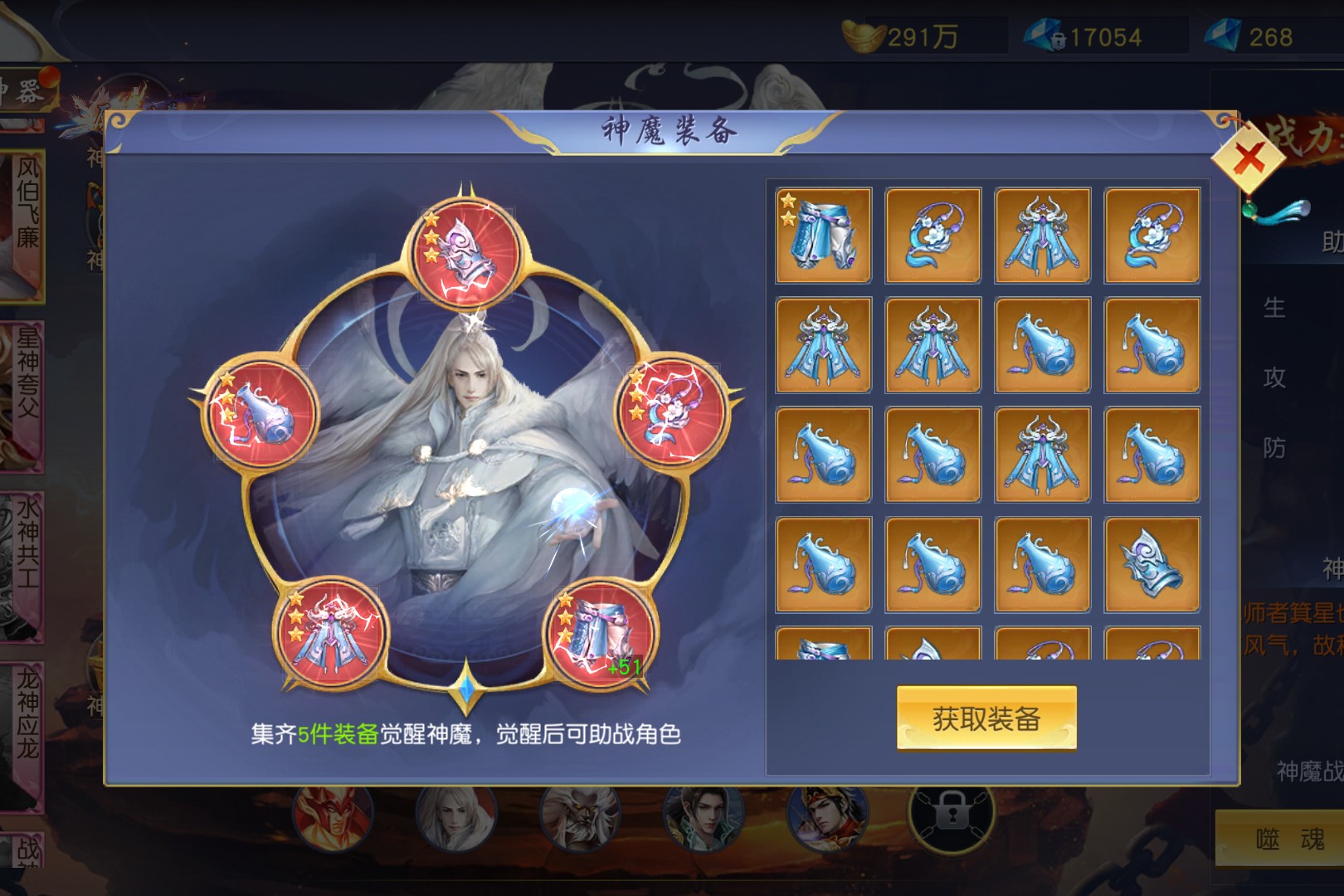Image resolution: width=1344 pixels, height=896 pixels.
Task: Select the equipped pants slot marked +51
Action: (601, 635)
